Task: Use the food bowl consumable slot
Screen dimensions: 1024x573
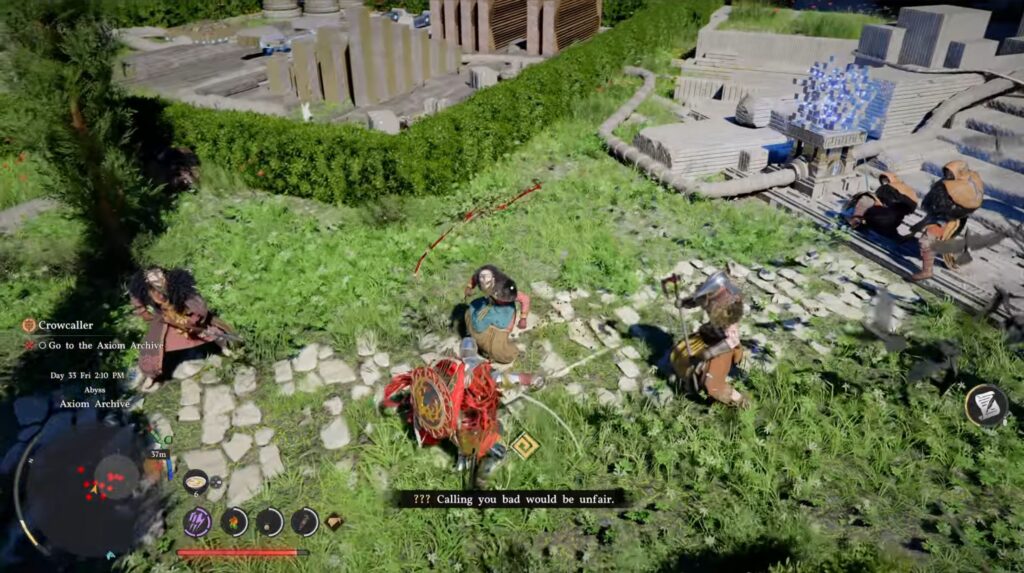Action: pyautogui.click(x=195, y=482)
